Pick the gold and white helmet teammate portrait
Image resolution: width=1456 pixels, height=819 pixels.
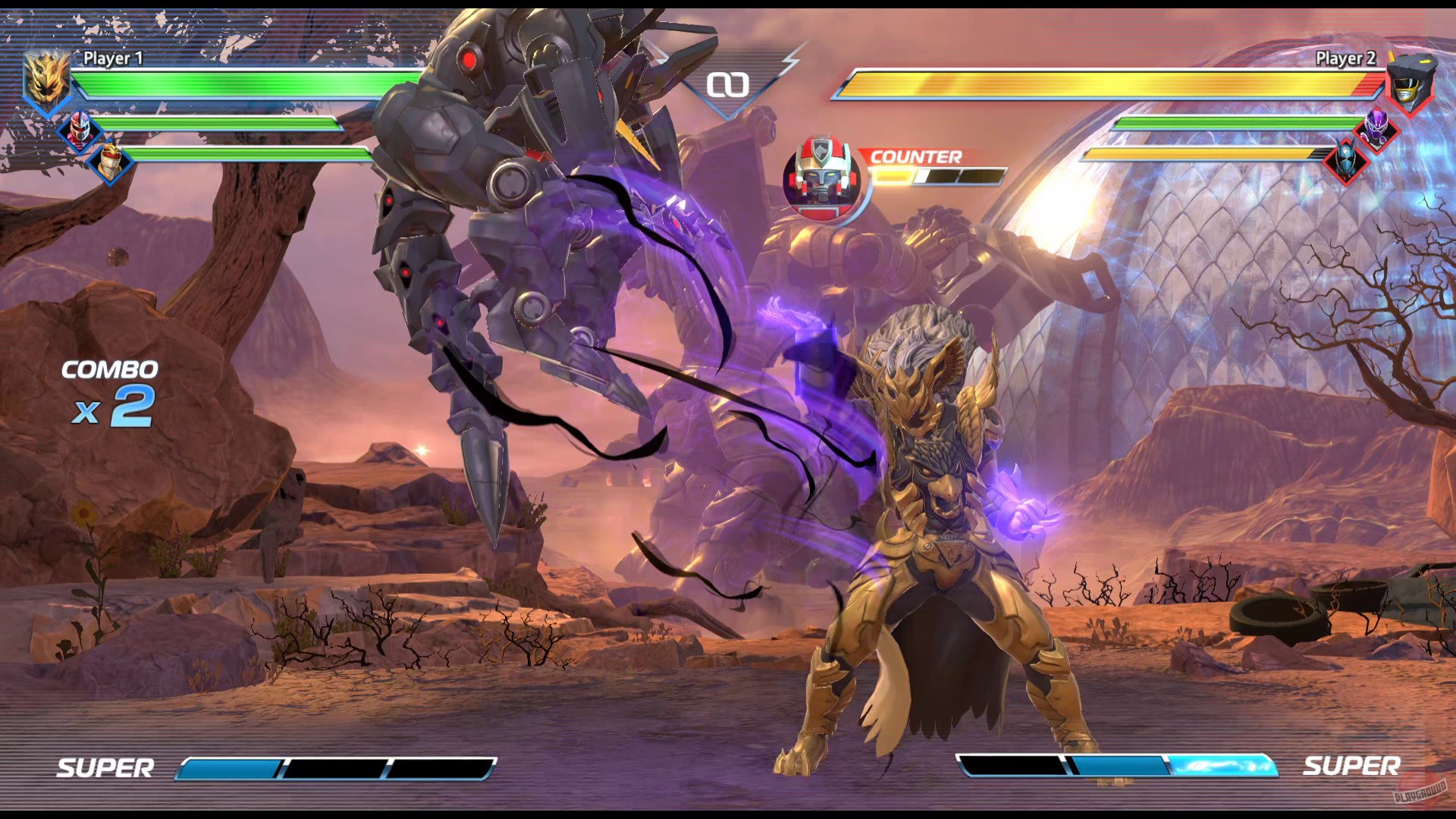pos(111,160)
